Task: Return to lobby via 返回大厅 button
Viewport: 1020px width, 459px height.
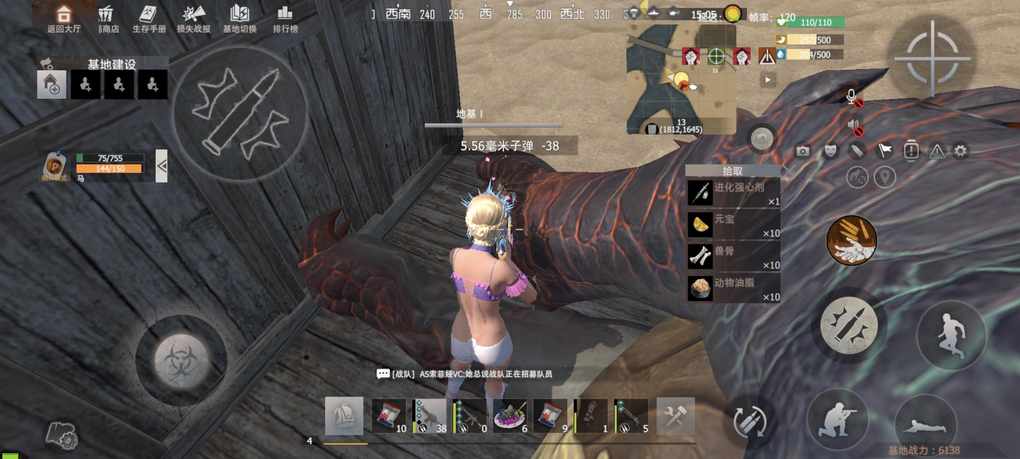Action: [x=62, y=18]
